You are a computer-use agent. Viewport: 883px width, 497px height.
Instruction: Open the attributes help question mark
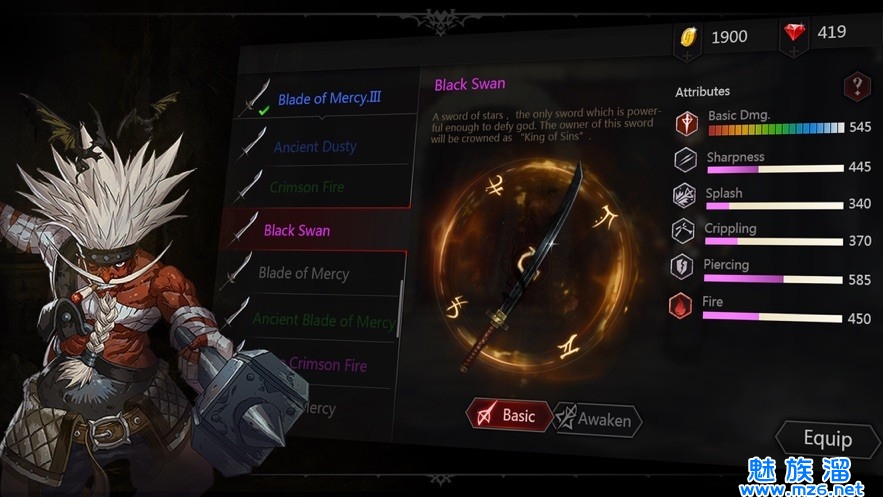click(856, 86)
